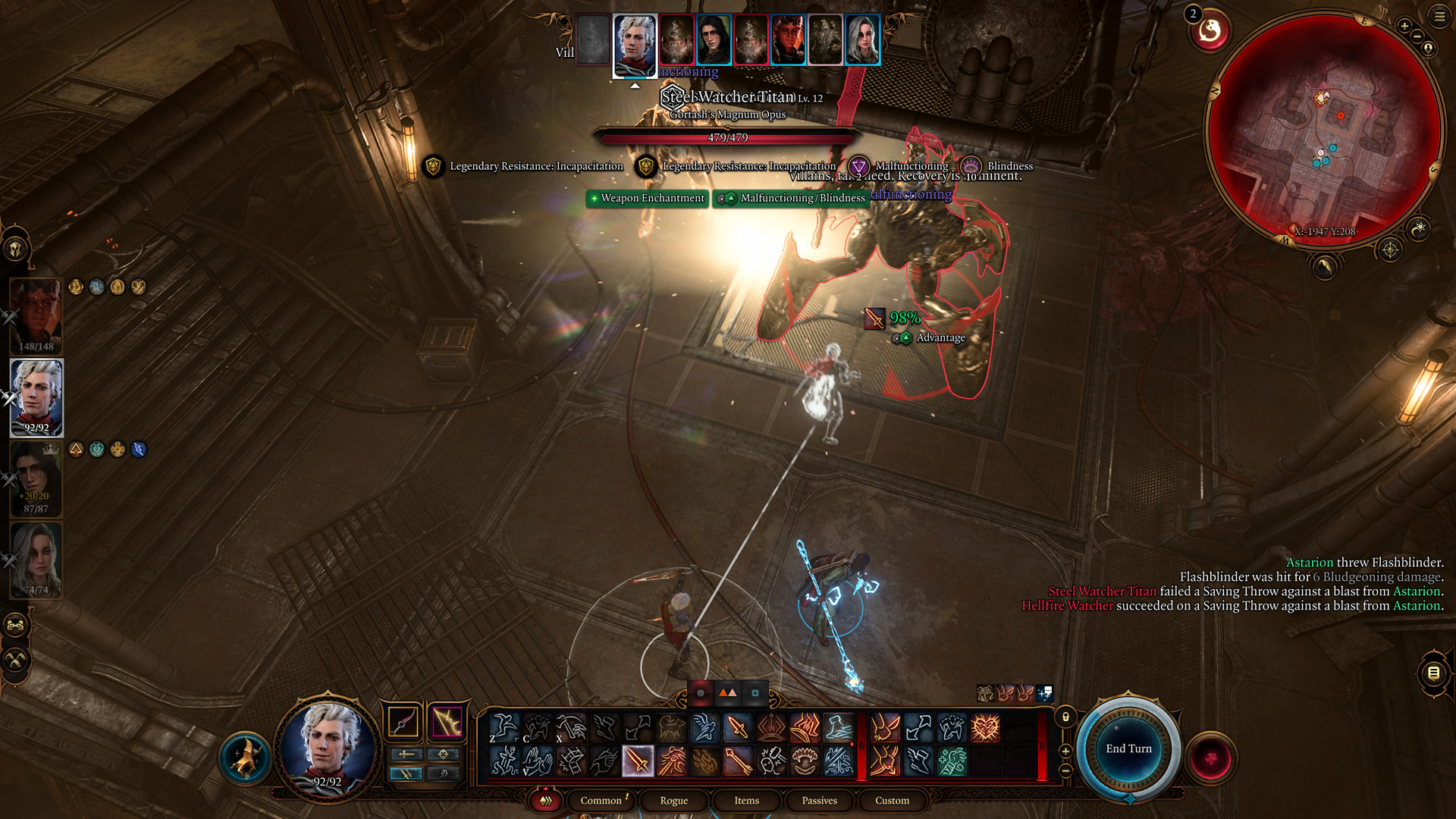
Task: Open the combat log scroll button
Action: point(1433,673)
